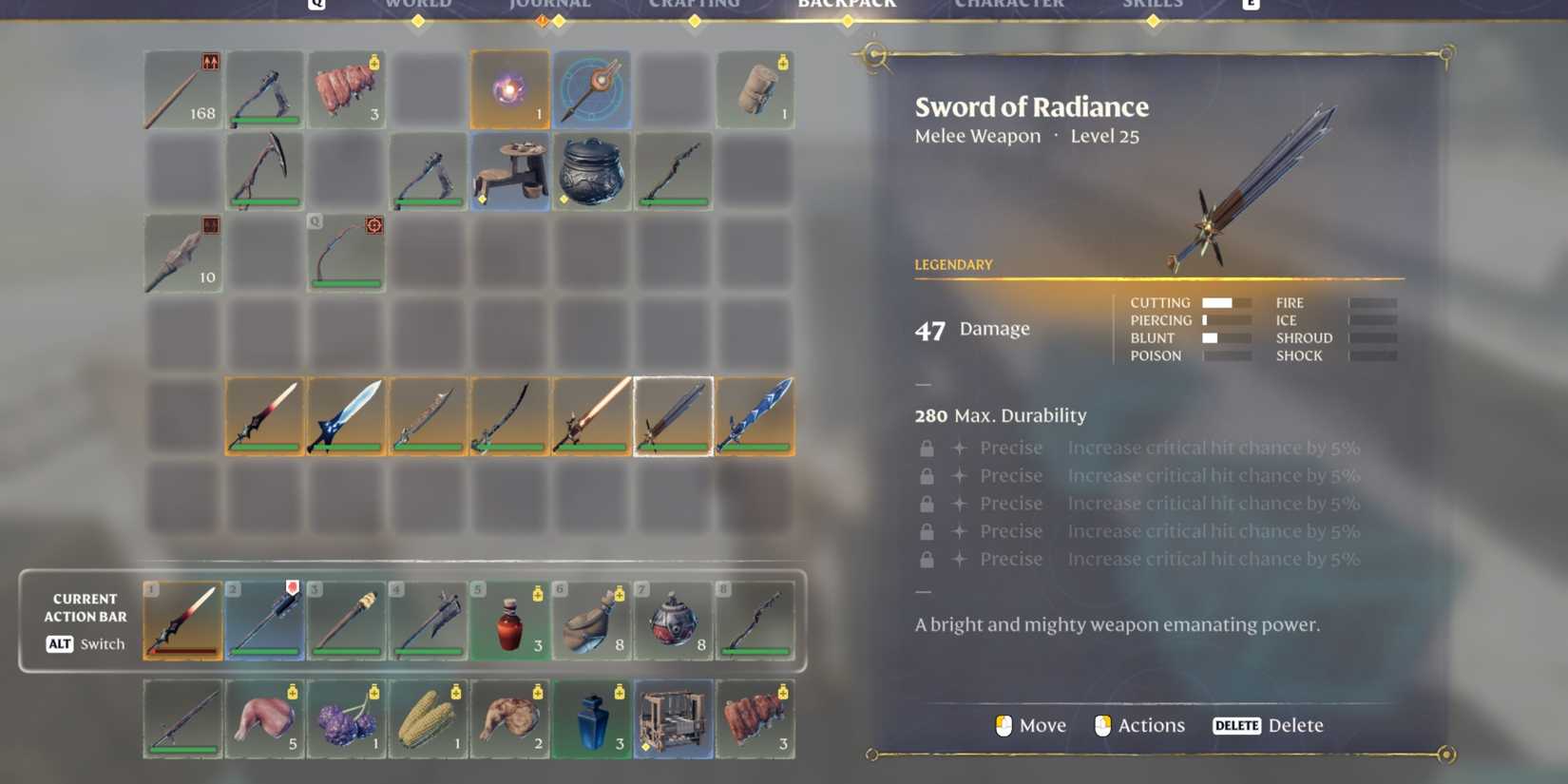The height and width of the screenshot is (784, 1568).
Task: Switch to the Character tab
Action: point(1009,5)
